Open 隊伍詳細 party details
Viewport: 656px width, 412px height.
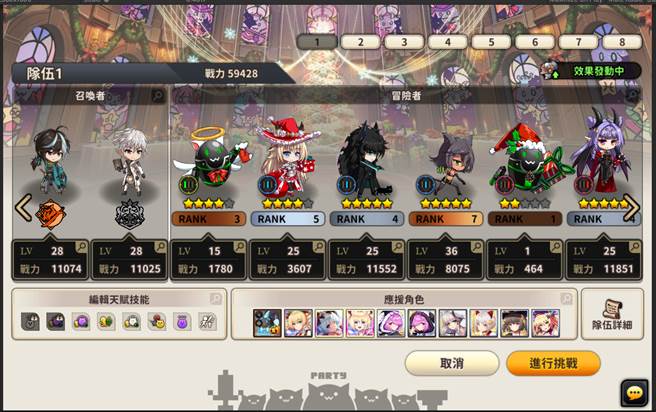612,315
